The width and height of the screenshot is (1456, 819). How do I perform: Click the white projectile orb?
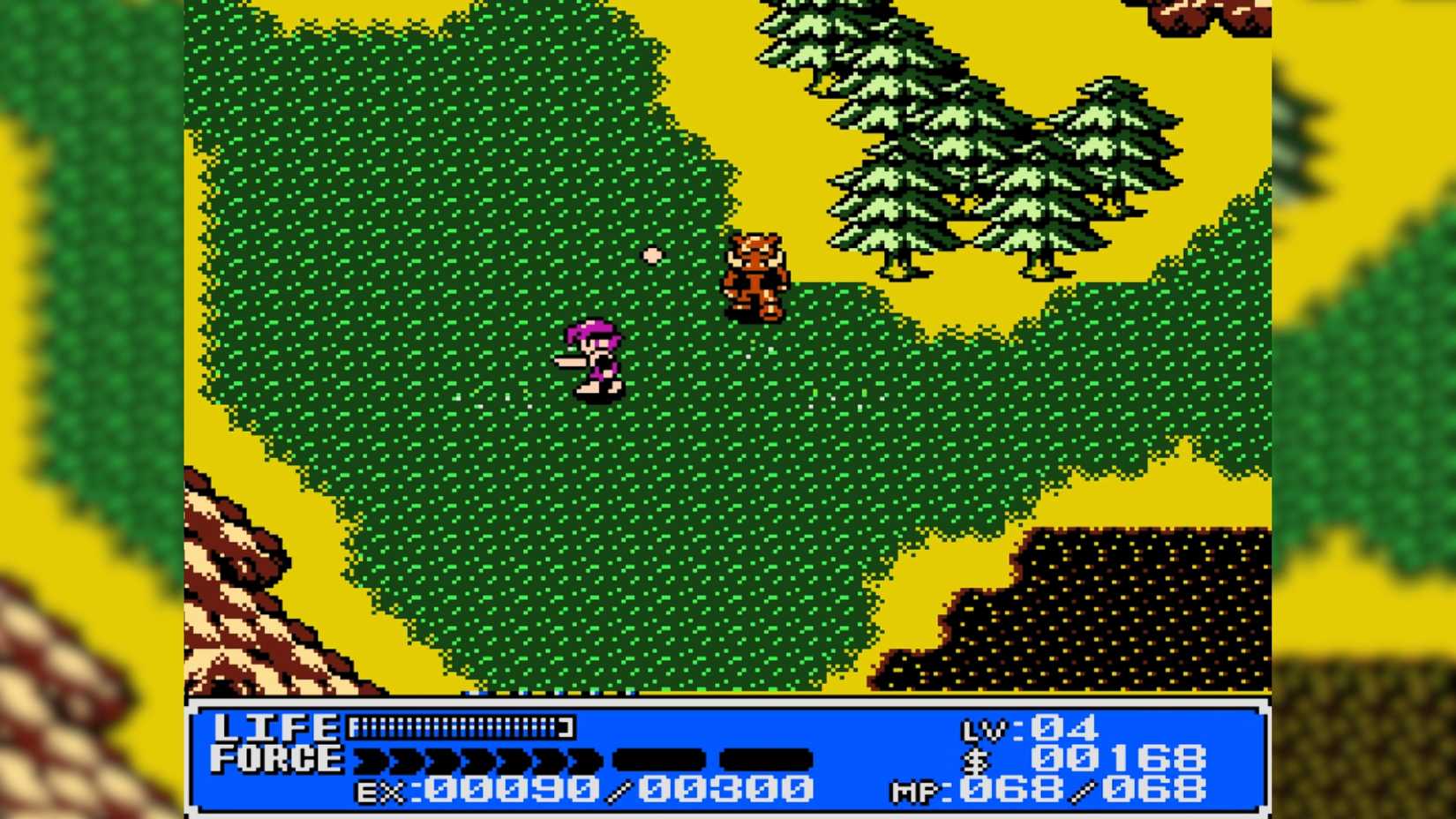coord(652,254)
